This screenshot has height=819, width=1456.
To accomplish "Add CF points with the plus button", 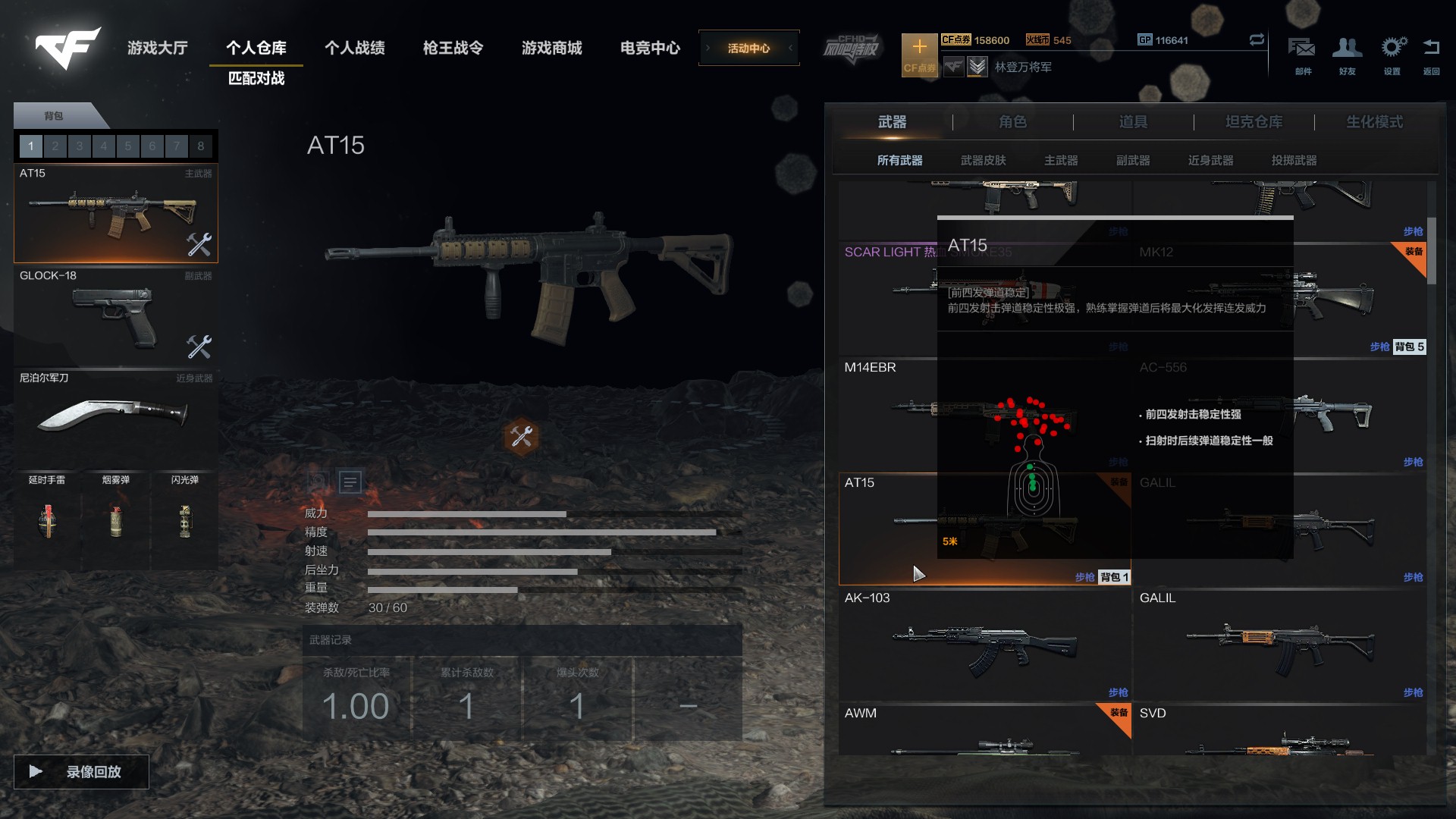I will pos(919,47).
